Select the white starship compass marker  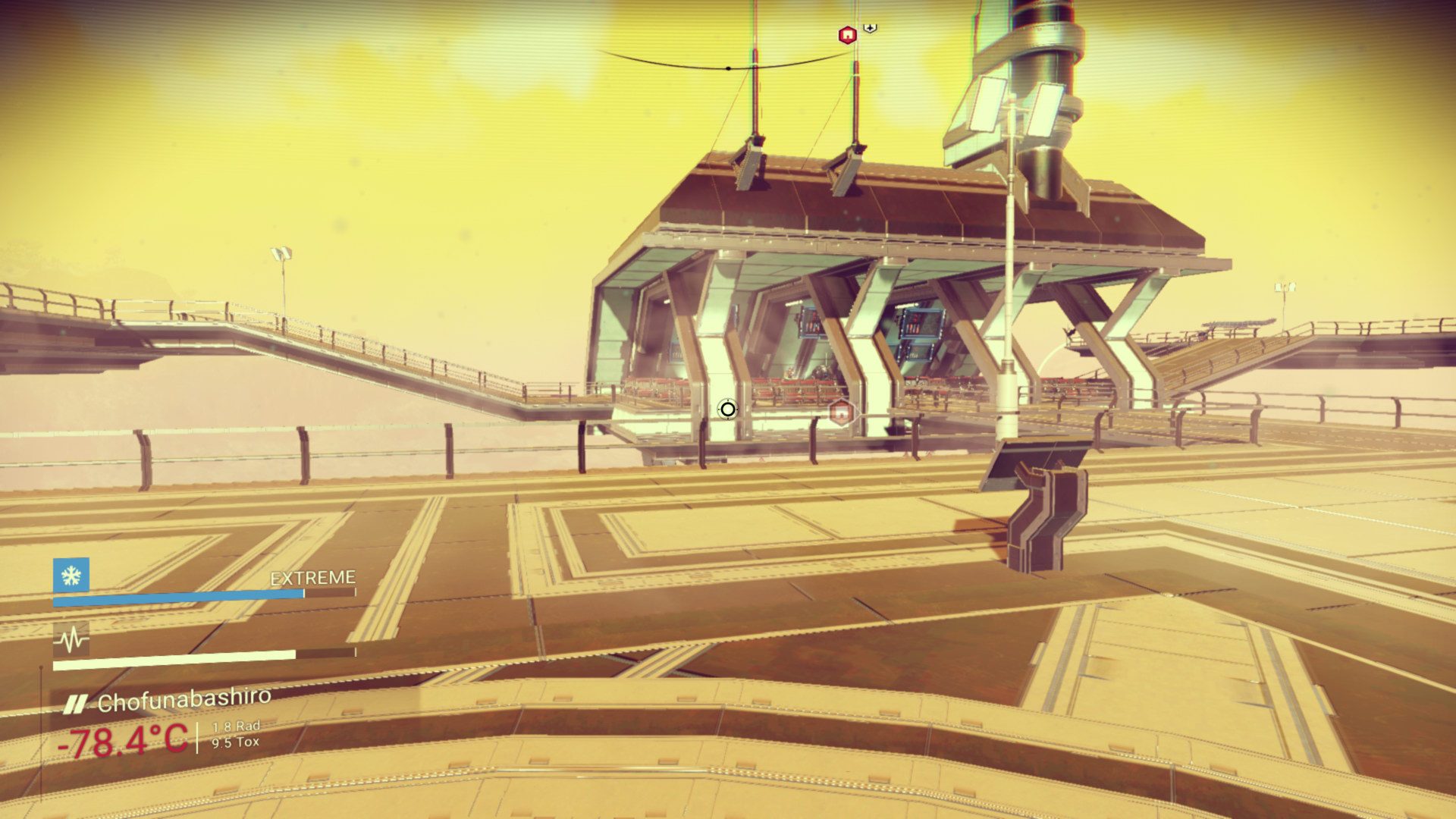pyautogui.click(x=871, y=28)
